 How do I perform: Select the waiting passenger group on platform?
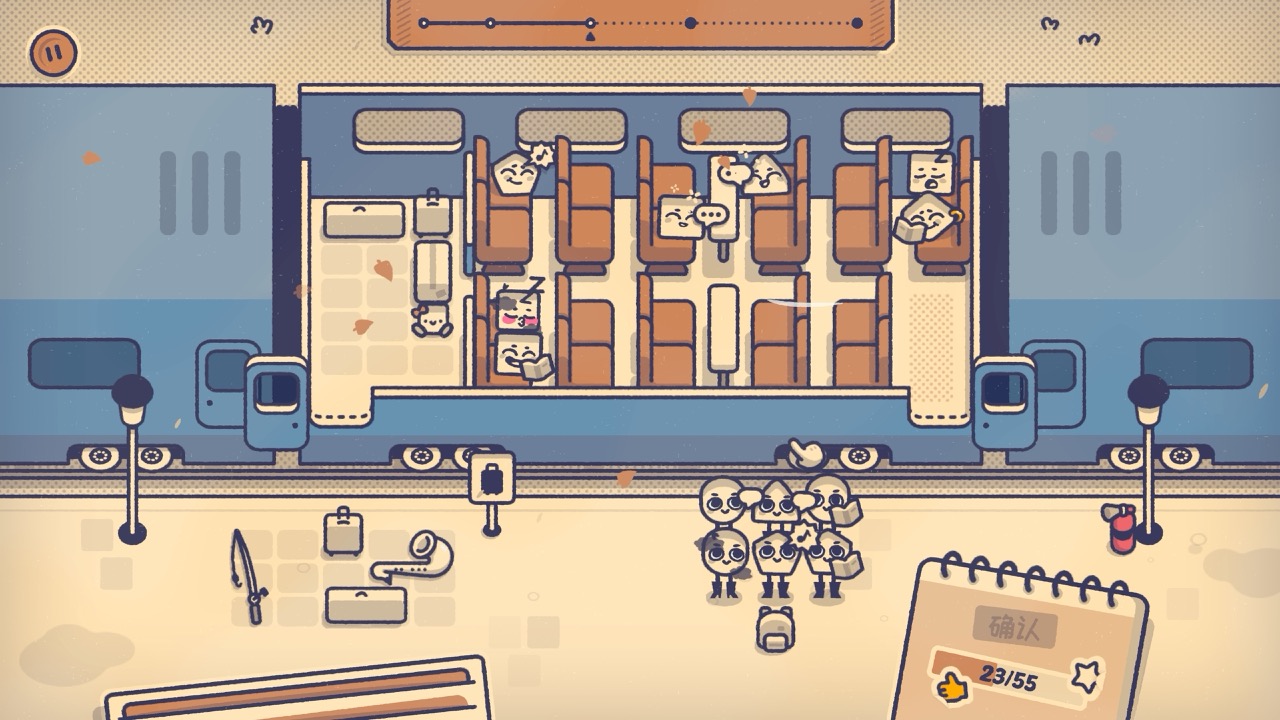[776, 539]
